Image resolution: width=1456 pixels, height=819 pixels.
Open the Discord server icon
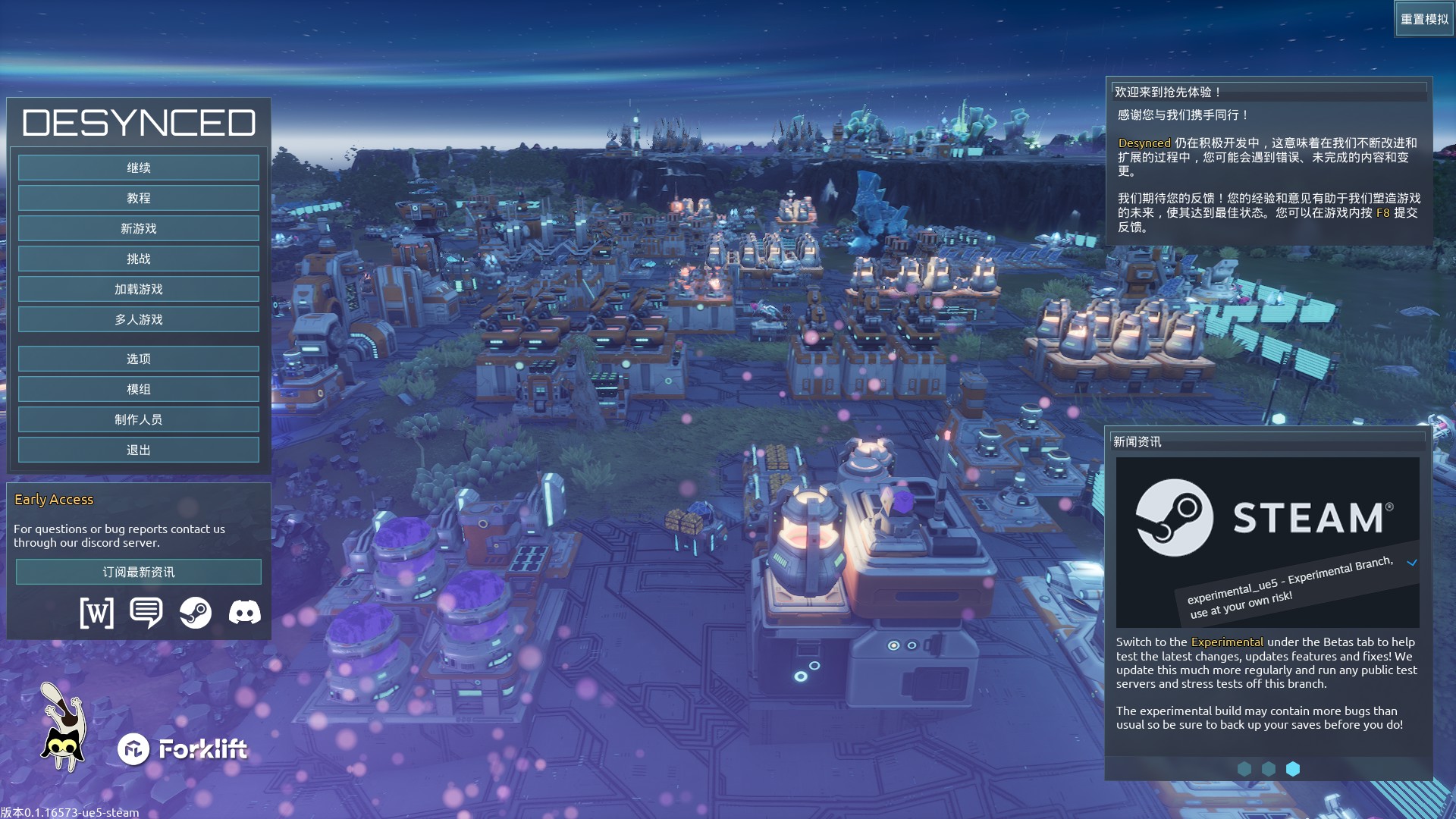click(x=244, y=612)
